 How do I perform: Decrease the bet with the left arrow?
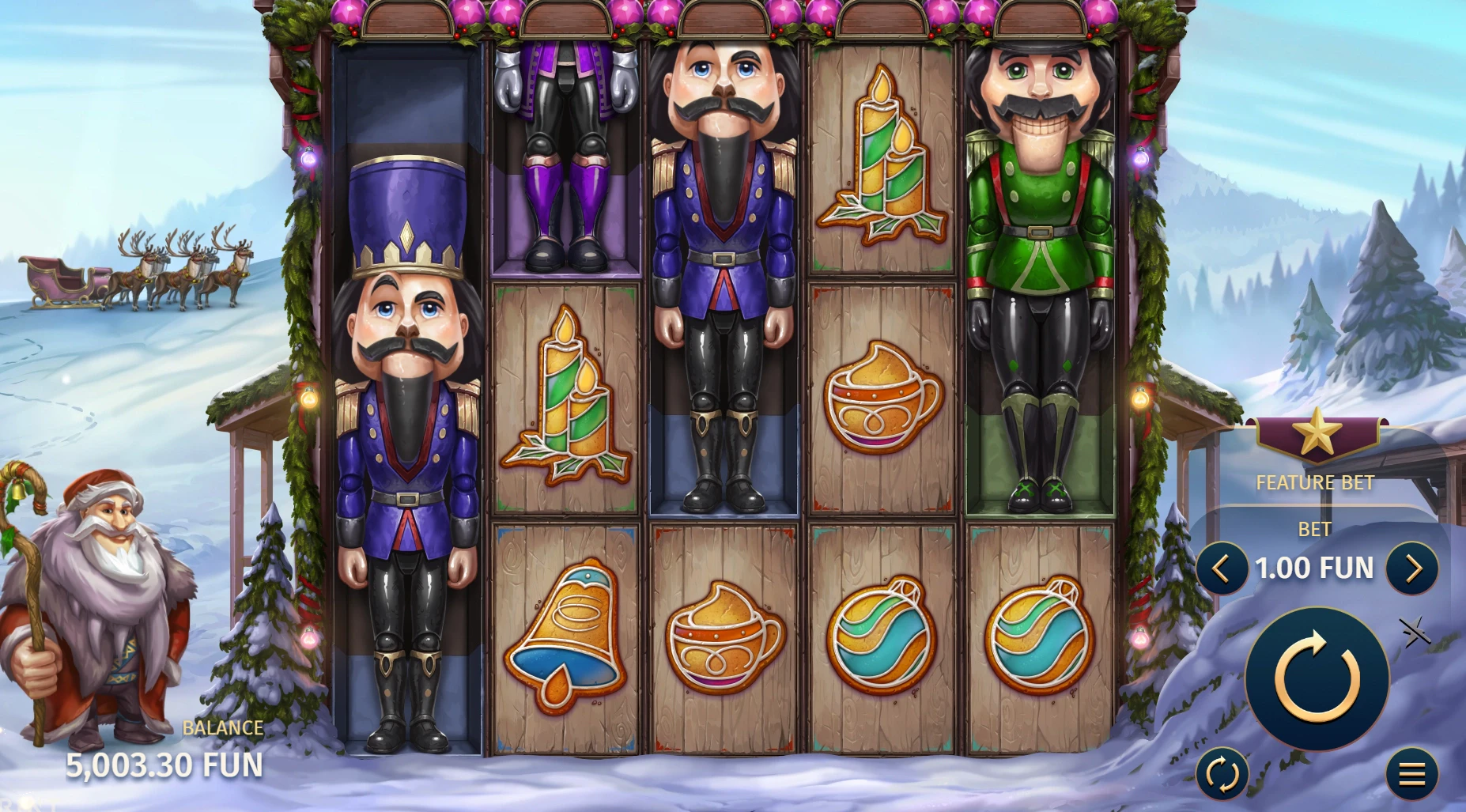(x=1222, y=568)
